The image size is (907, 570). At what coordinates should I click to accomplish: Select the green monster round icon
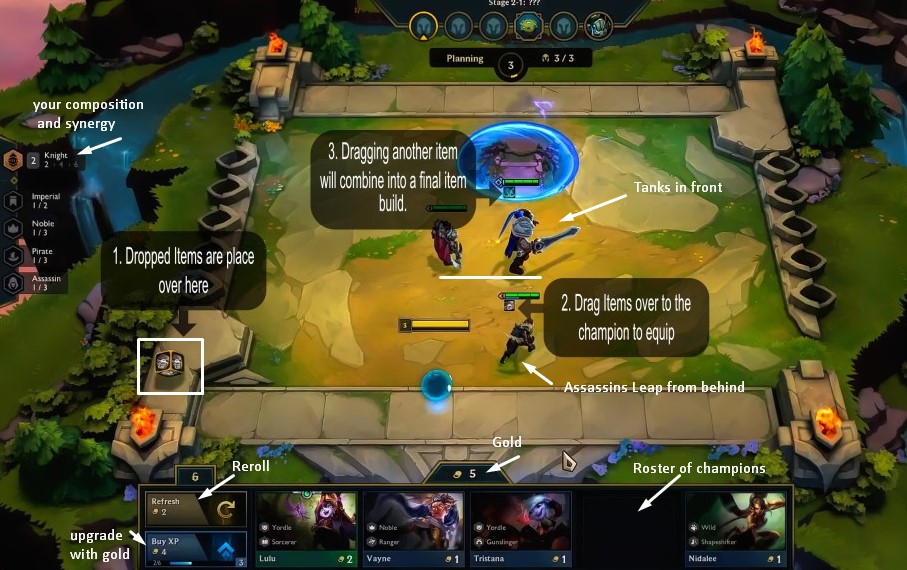[527, 25]
